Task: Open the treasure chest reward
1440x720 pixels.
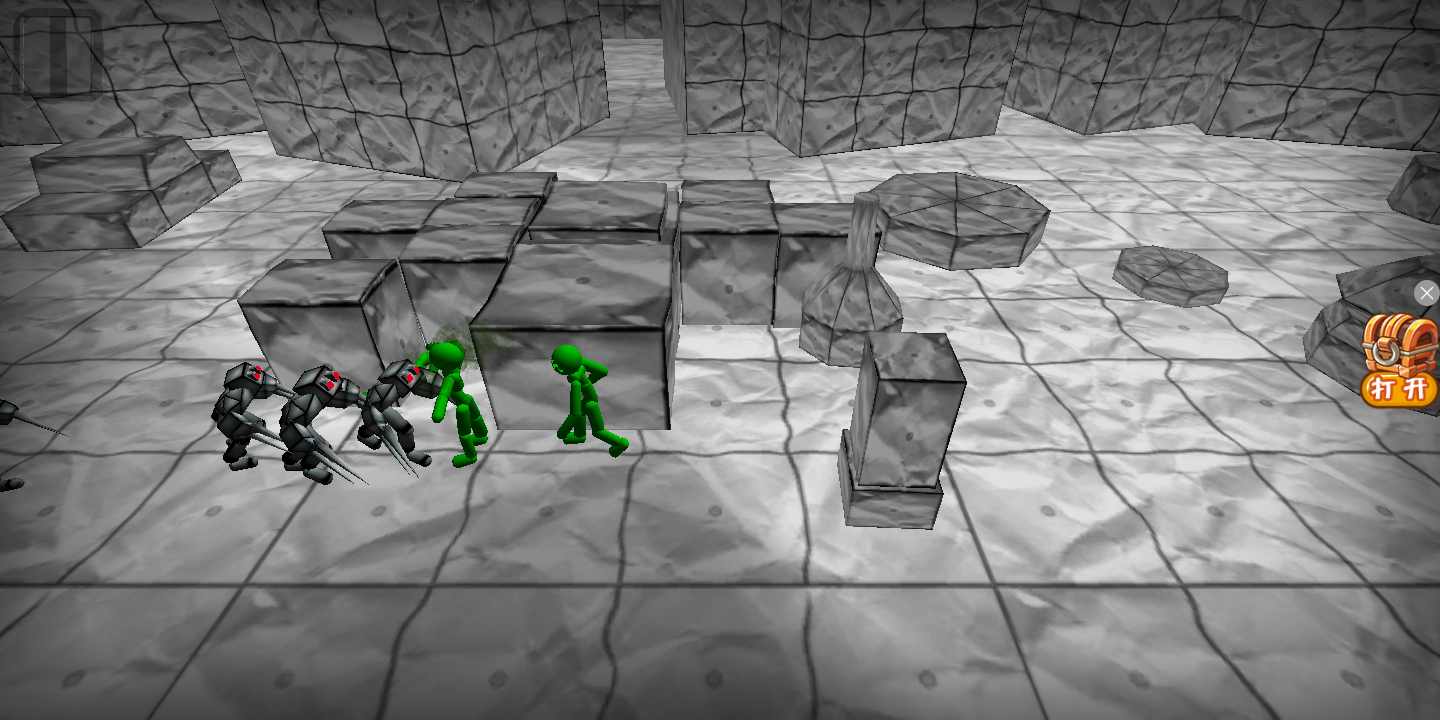Action: point(1400,343)
